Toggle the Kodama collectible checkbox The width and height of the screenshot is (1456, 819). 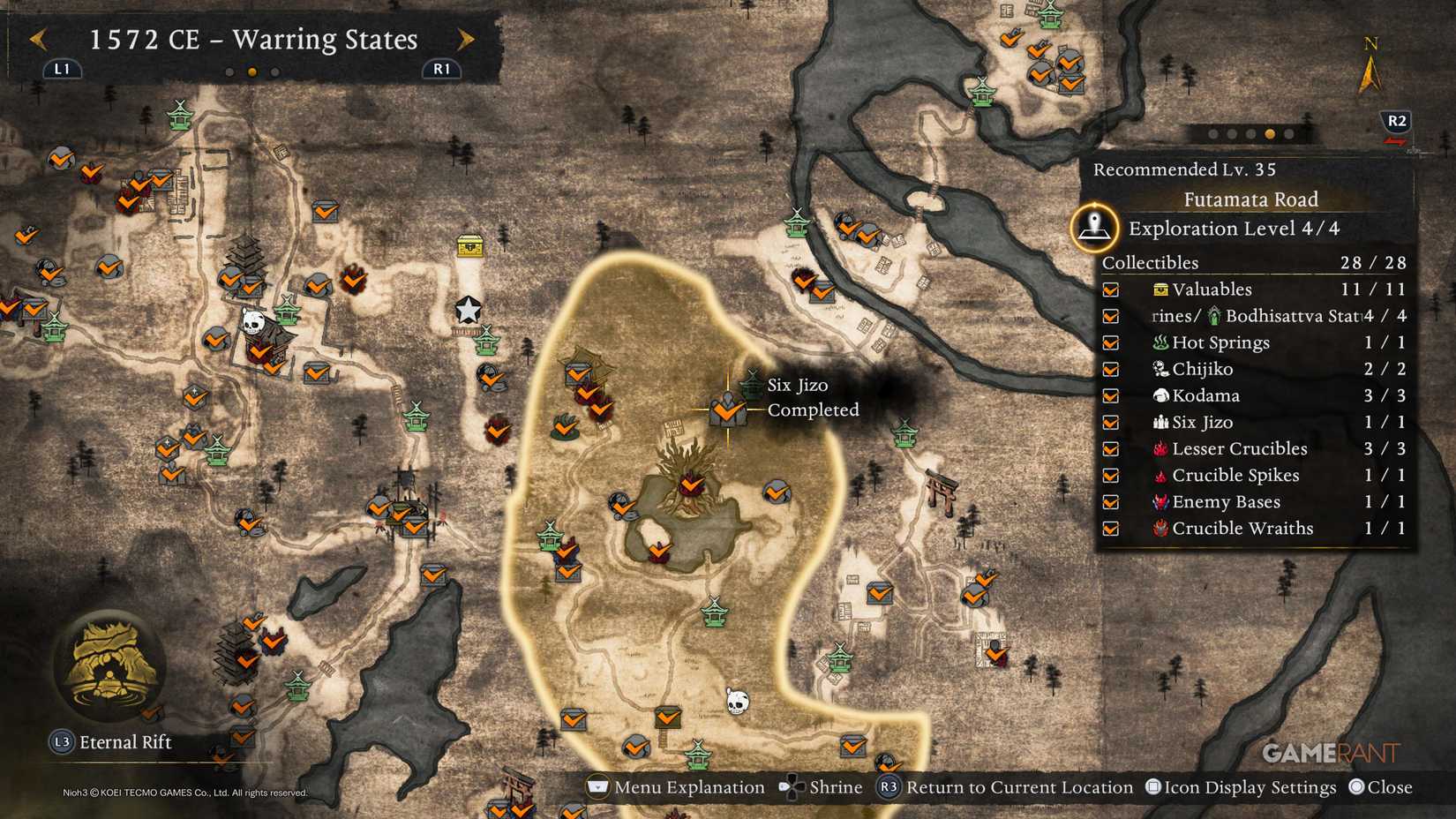1110,395
